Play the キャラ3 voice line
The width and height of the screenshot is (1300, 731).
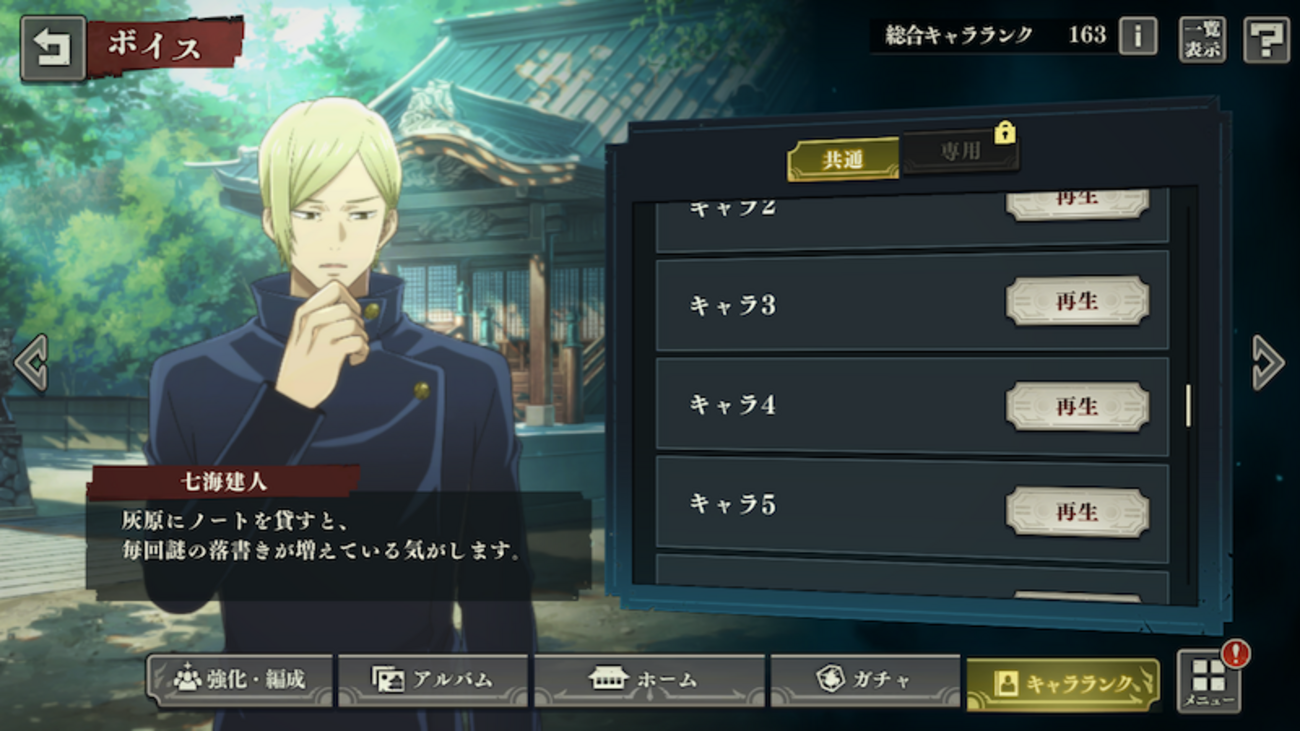coord(1077,301)
